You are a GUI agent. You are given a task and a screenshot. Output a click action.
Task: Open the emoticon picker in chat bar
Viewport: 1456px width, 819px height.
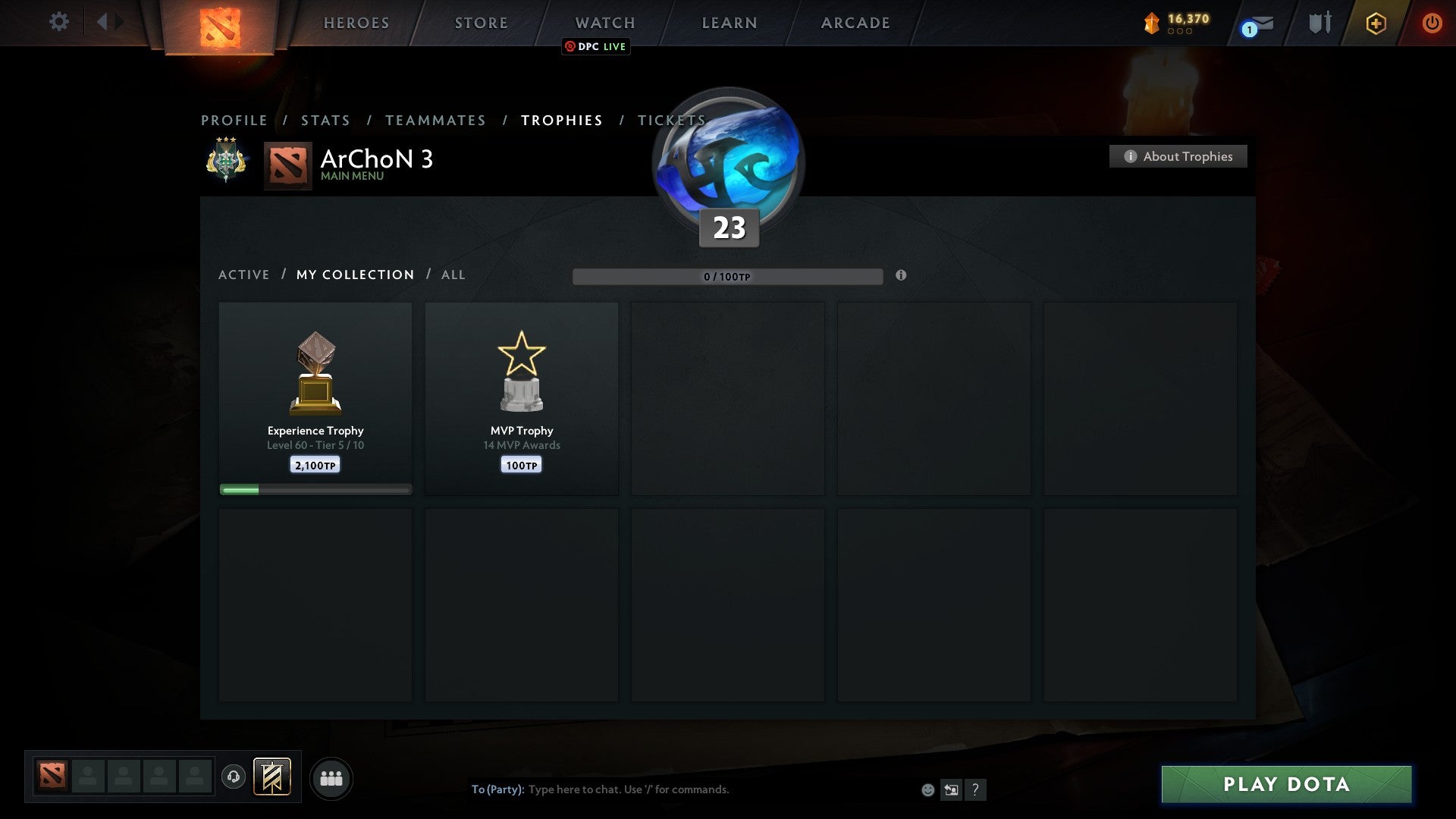tap(928, 789)
